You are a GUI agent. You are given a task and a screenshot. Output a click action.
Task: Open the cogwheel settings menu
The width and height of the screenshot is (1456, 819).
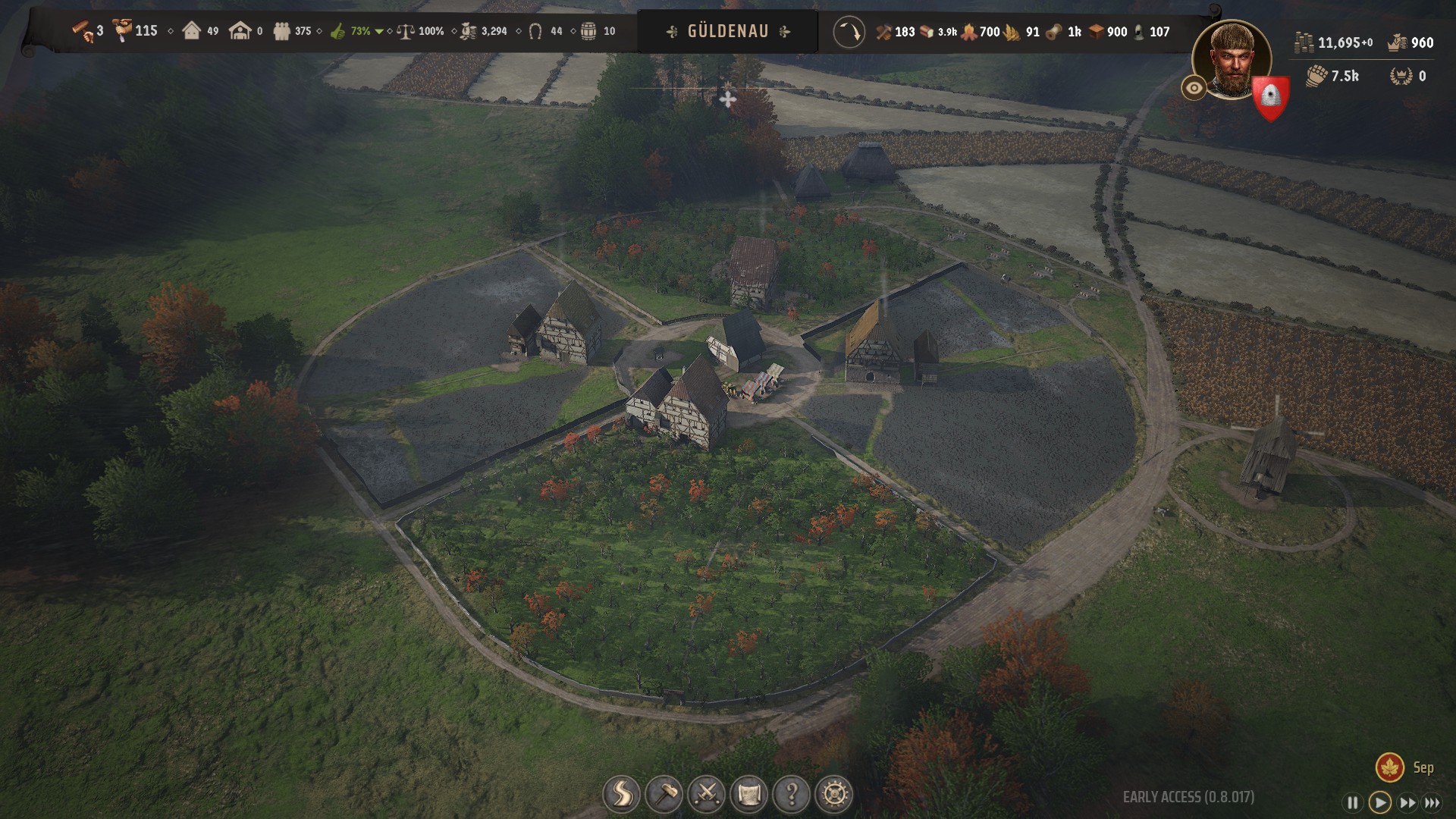834,795
